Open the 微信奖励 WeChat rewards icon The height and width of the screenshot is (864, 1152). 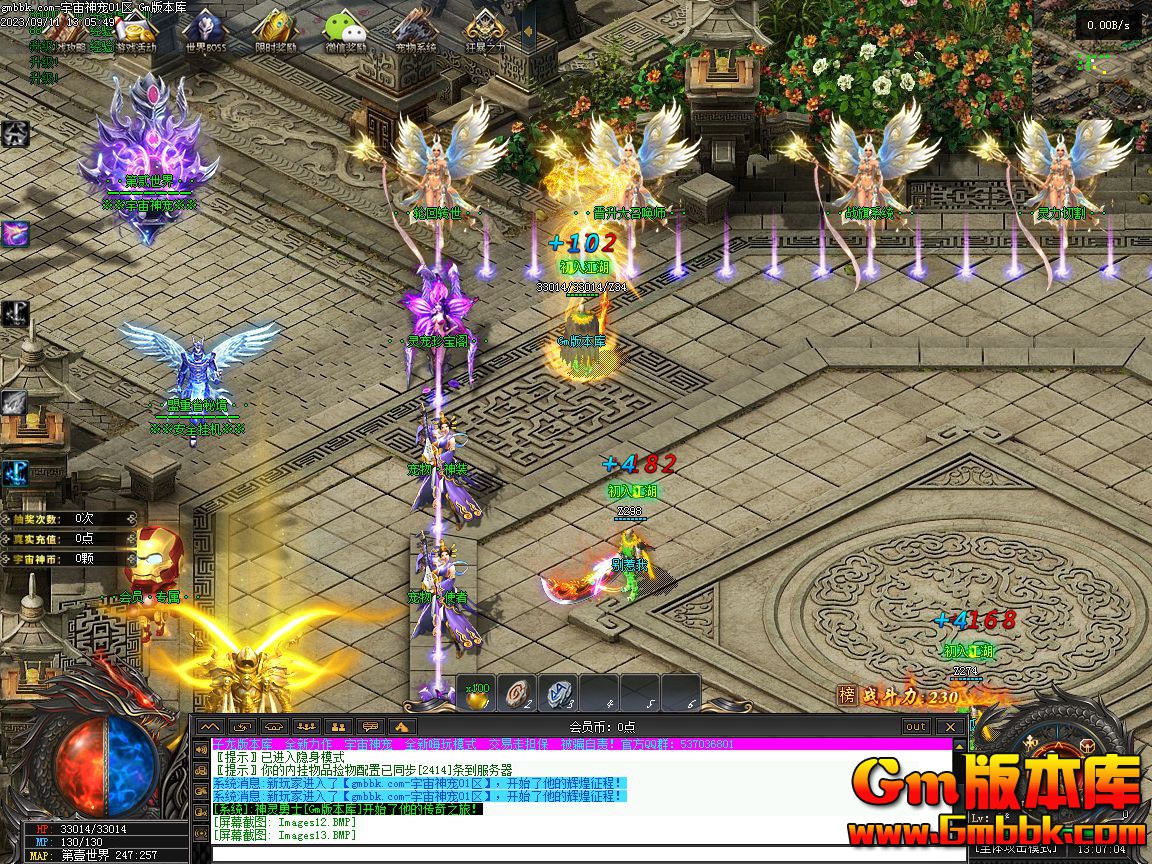tap(345, 32)
